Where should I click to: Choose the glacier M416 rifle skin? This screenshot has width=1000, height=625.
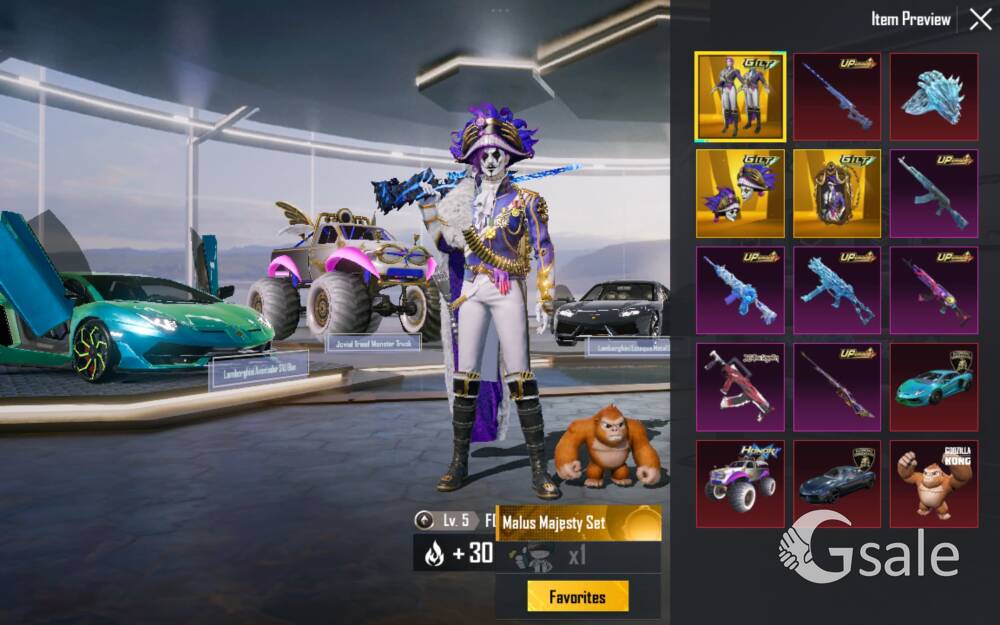740,290
